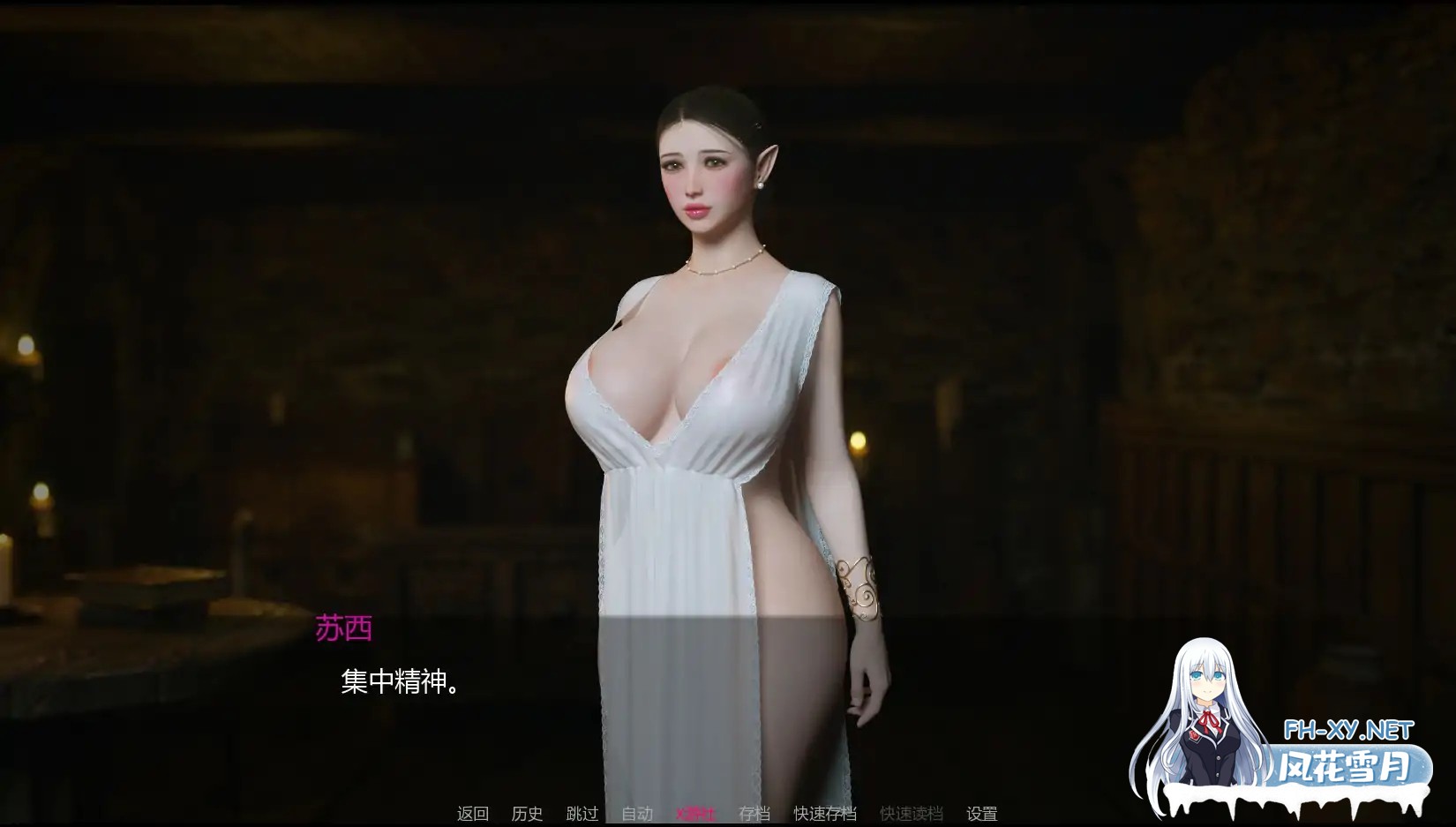
Task: Click the pink X游社 link
Action: [696, 813]
